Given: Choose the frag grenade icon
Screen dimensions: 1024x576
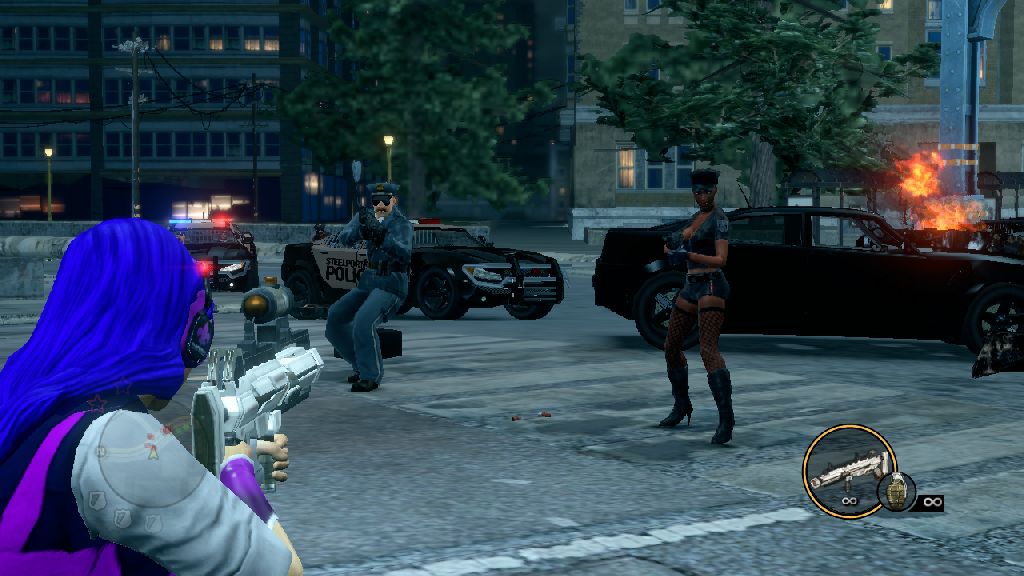Looking at the screenshot, I should [x=896, y=490].
